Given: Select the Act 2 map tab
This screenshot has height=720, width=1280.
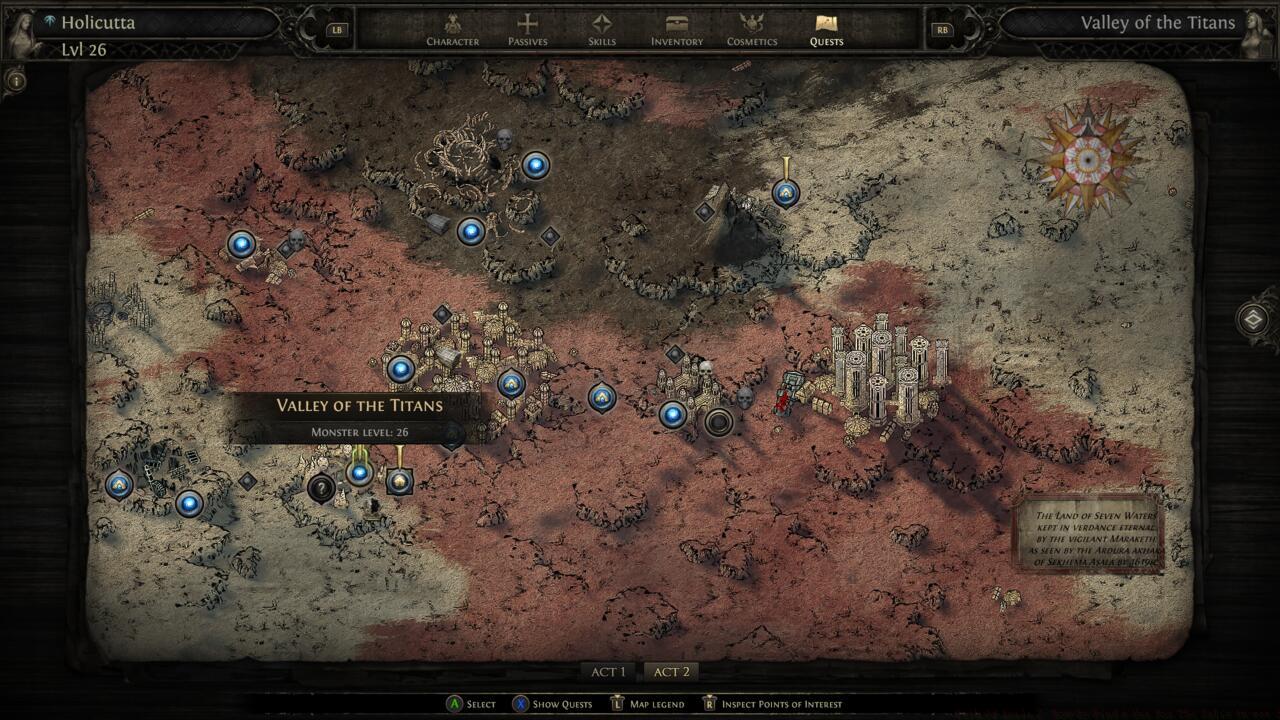Looking at the screenshot, I should 671,672.
